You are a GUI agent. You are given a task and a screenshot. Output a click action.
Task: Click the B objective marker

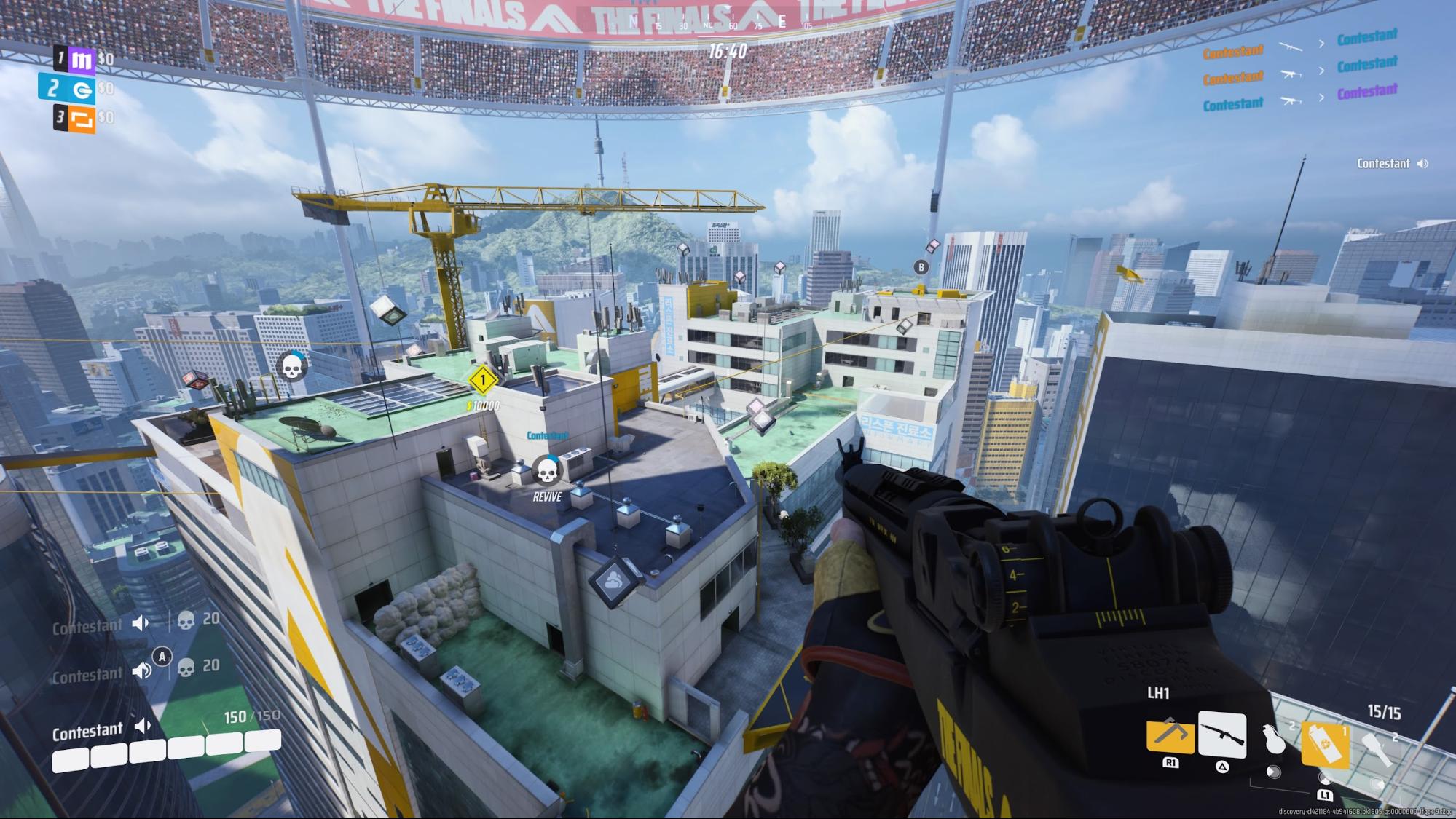[921, 267]
